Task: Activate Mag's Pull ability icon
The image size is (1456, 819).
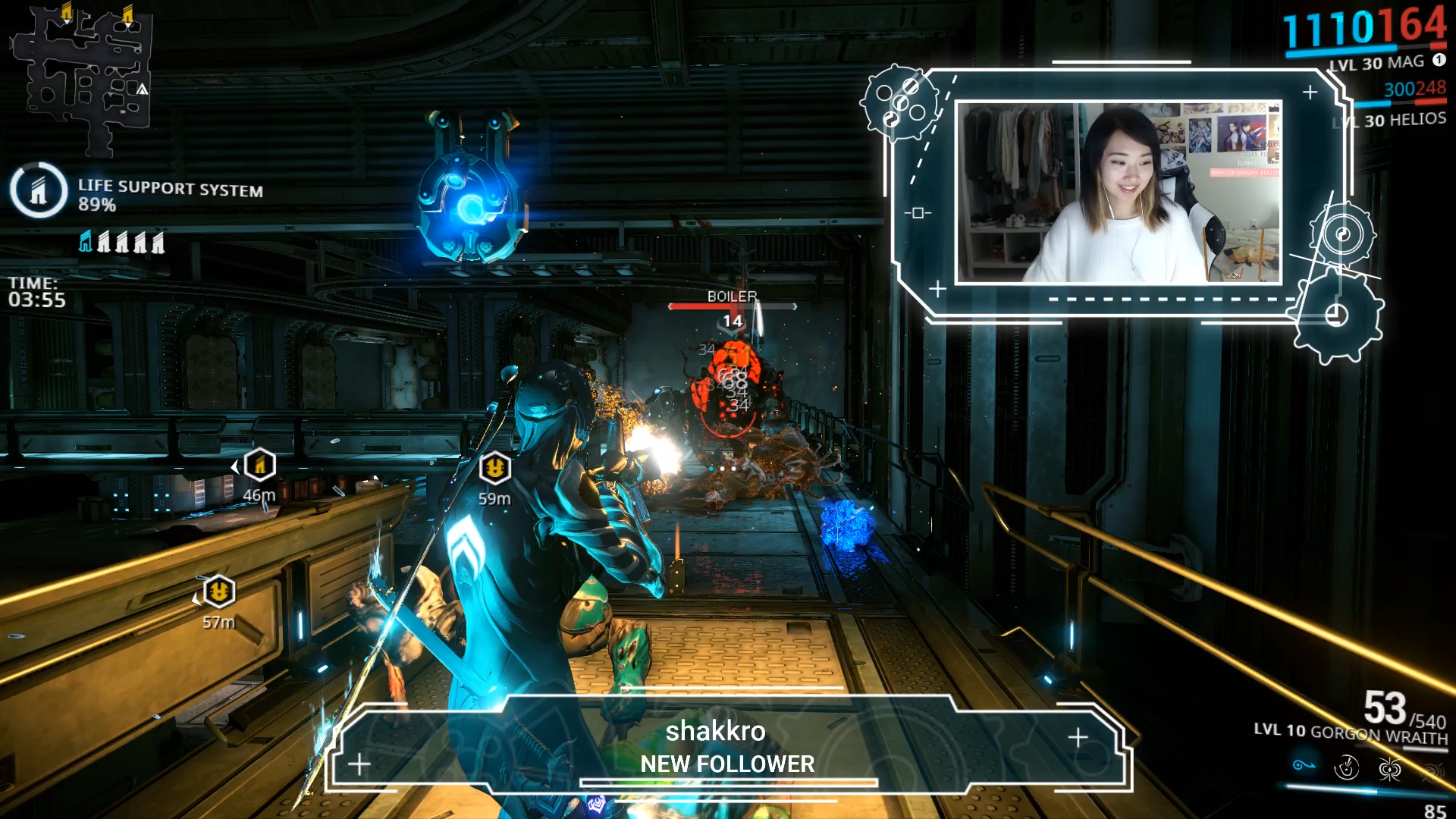Action: [x=1304, y=765]
